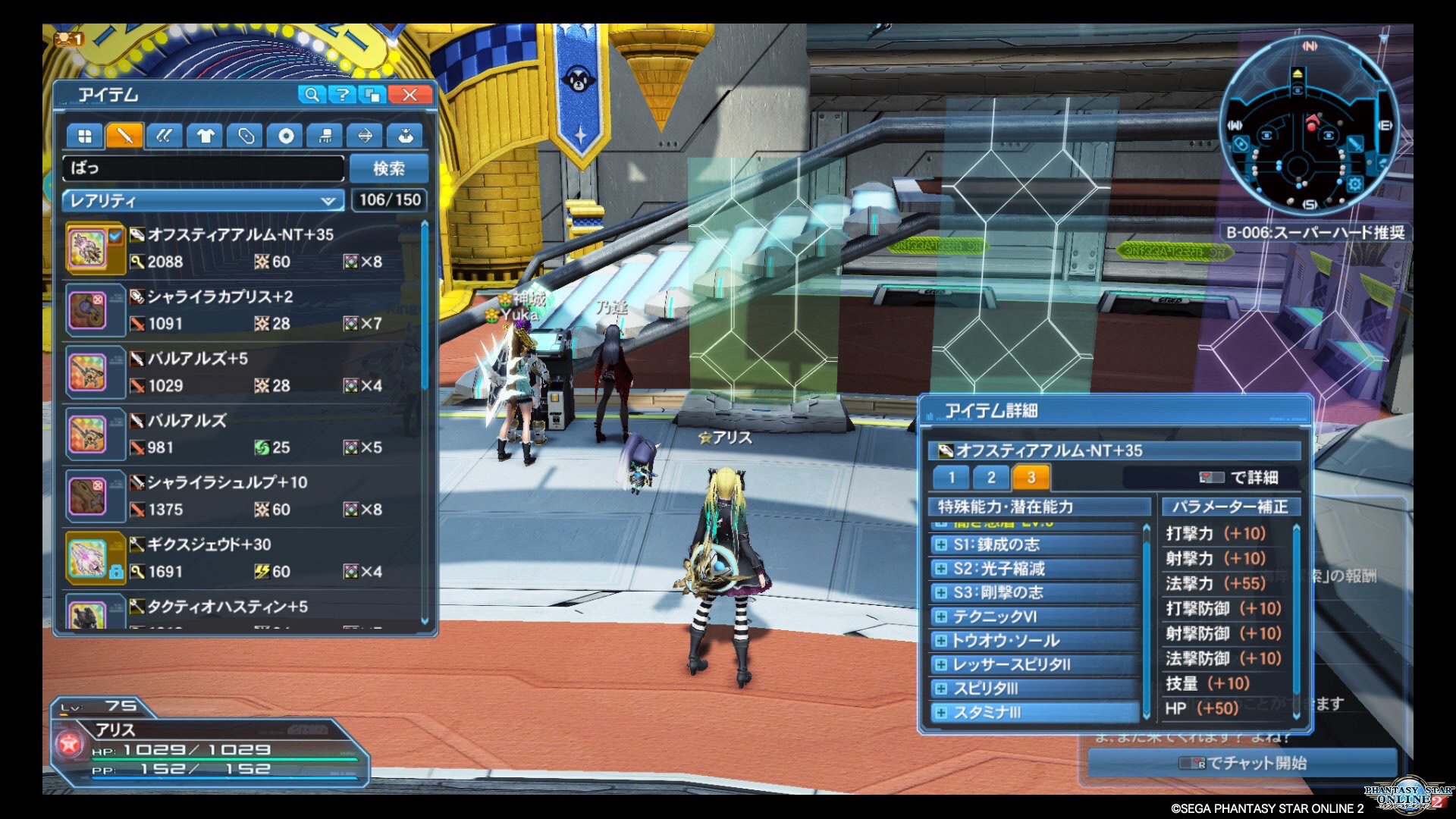
Task: Open help with the question mark button
Action: click(x=343, y=95)
